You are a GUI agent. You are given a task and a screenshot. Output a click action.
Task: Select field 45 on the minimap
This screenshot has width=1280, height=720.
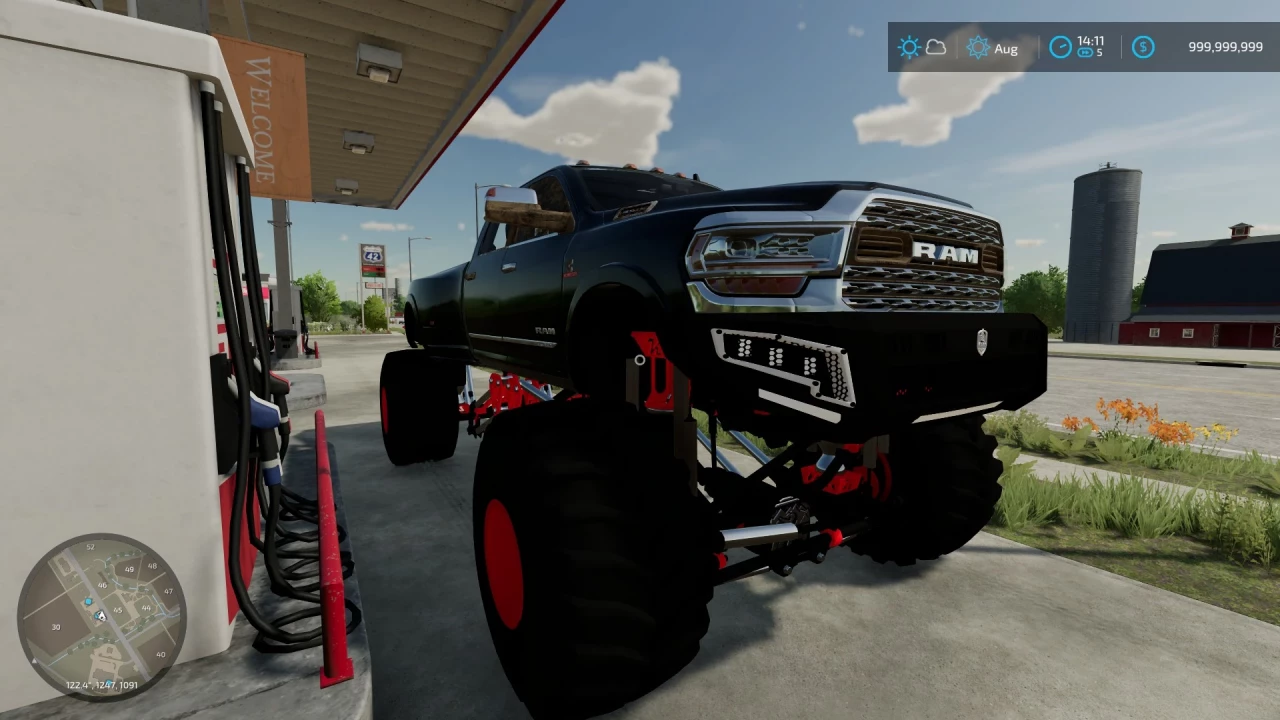(x=117, y=610)
